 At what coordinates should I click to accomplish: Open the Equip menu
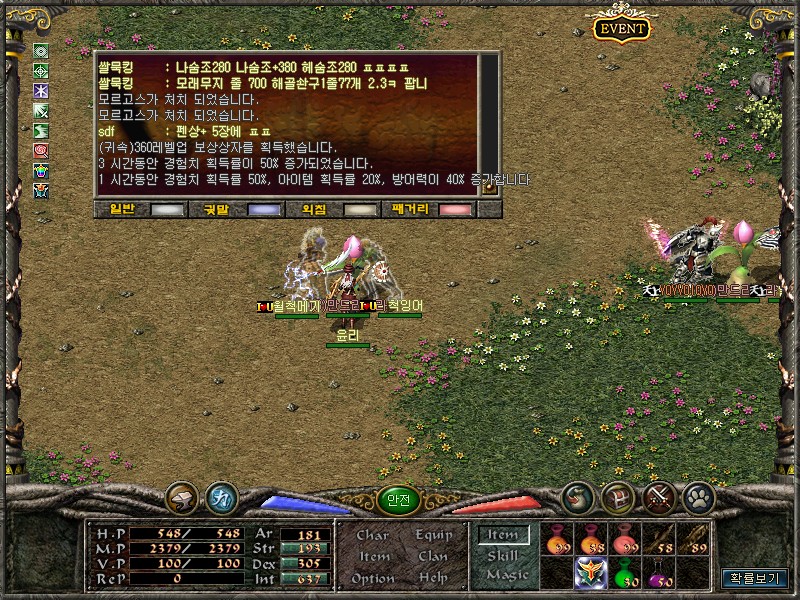tap(434, 535)
